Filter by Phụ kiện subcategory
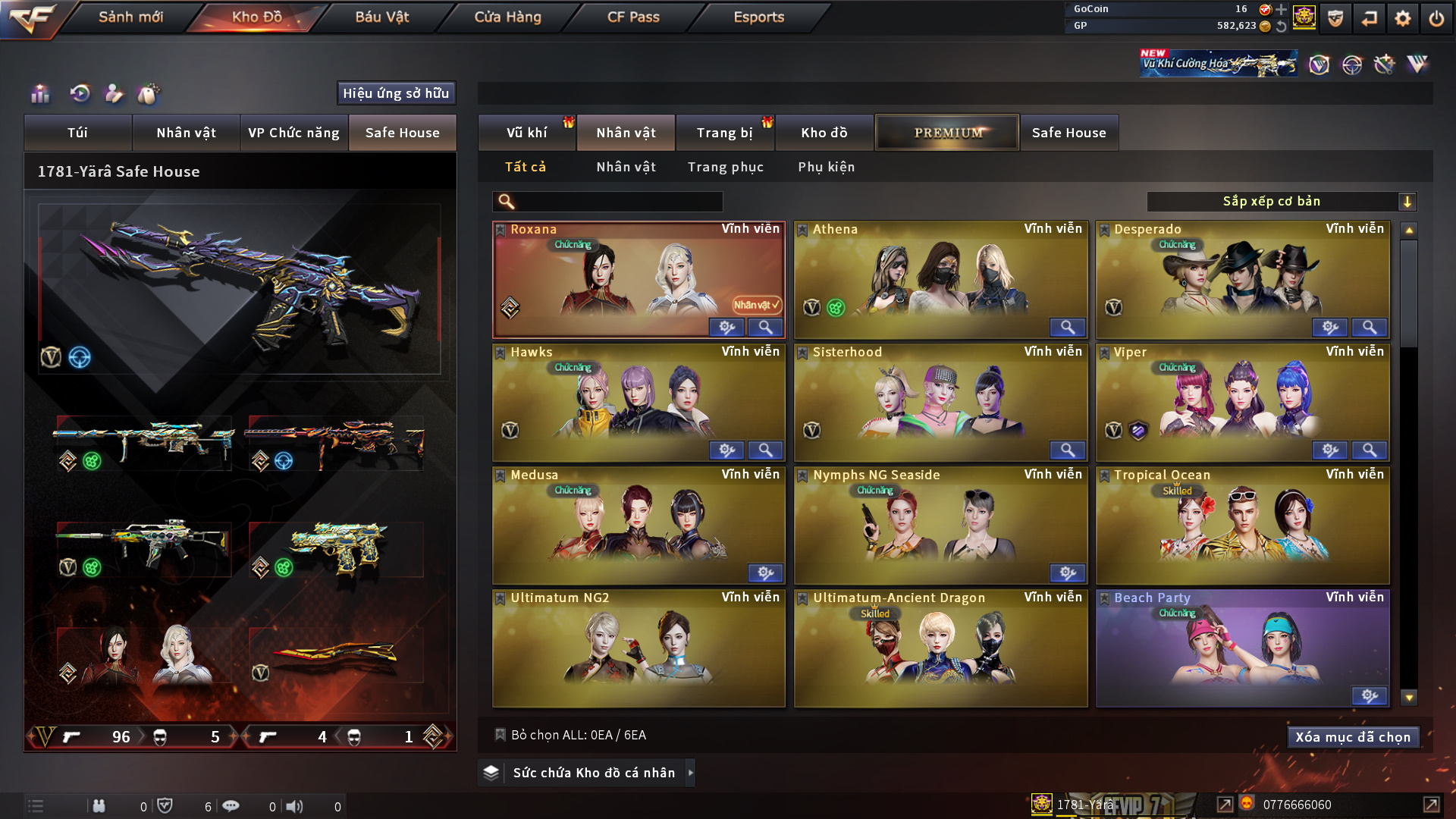Image resolution: width=1456 pixels, height=819 pixels. click(x=826, y=167)
